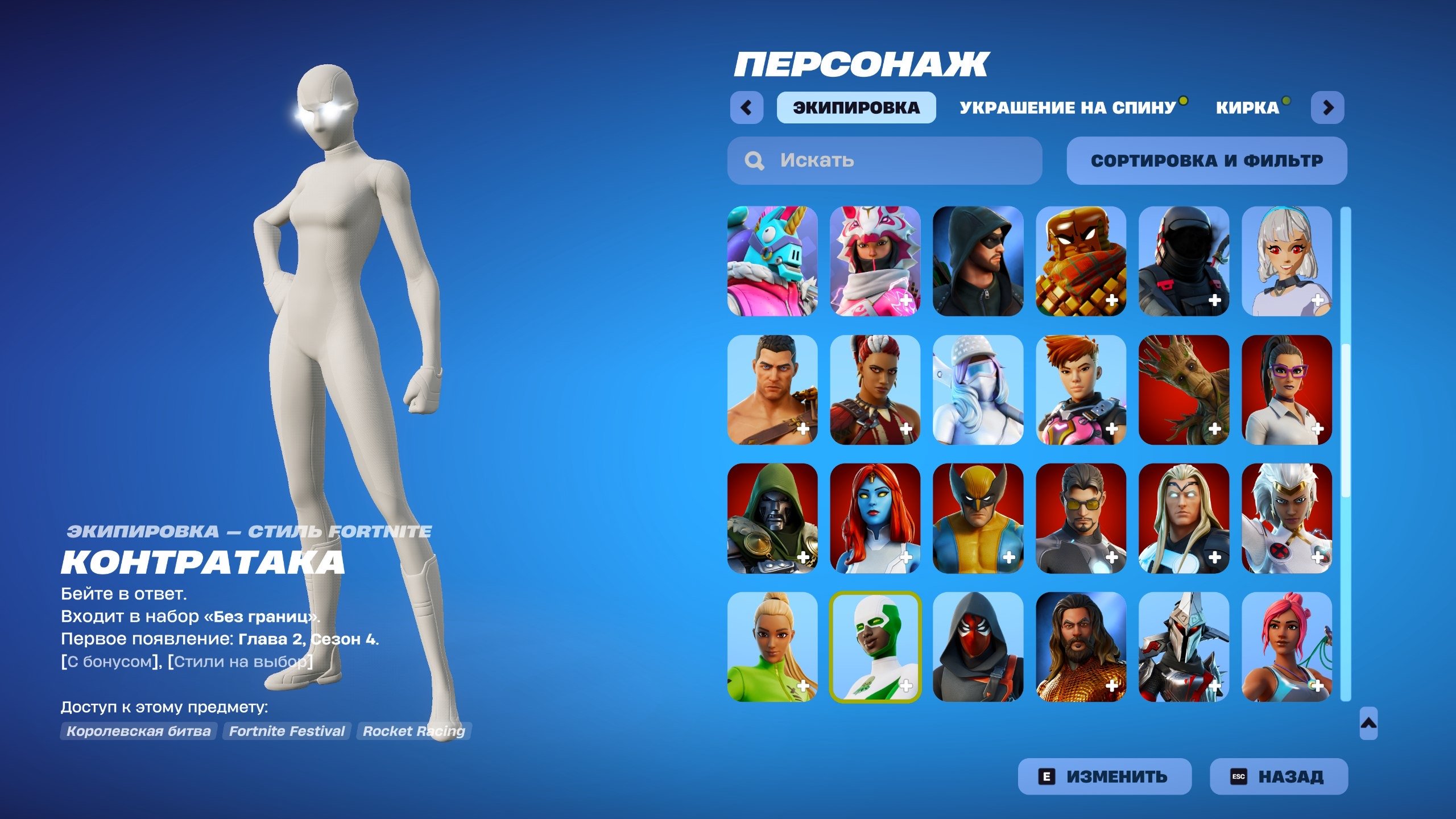Click the magnifying glass search icon

point(755,160)
